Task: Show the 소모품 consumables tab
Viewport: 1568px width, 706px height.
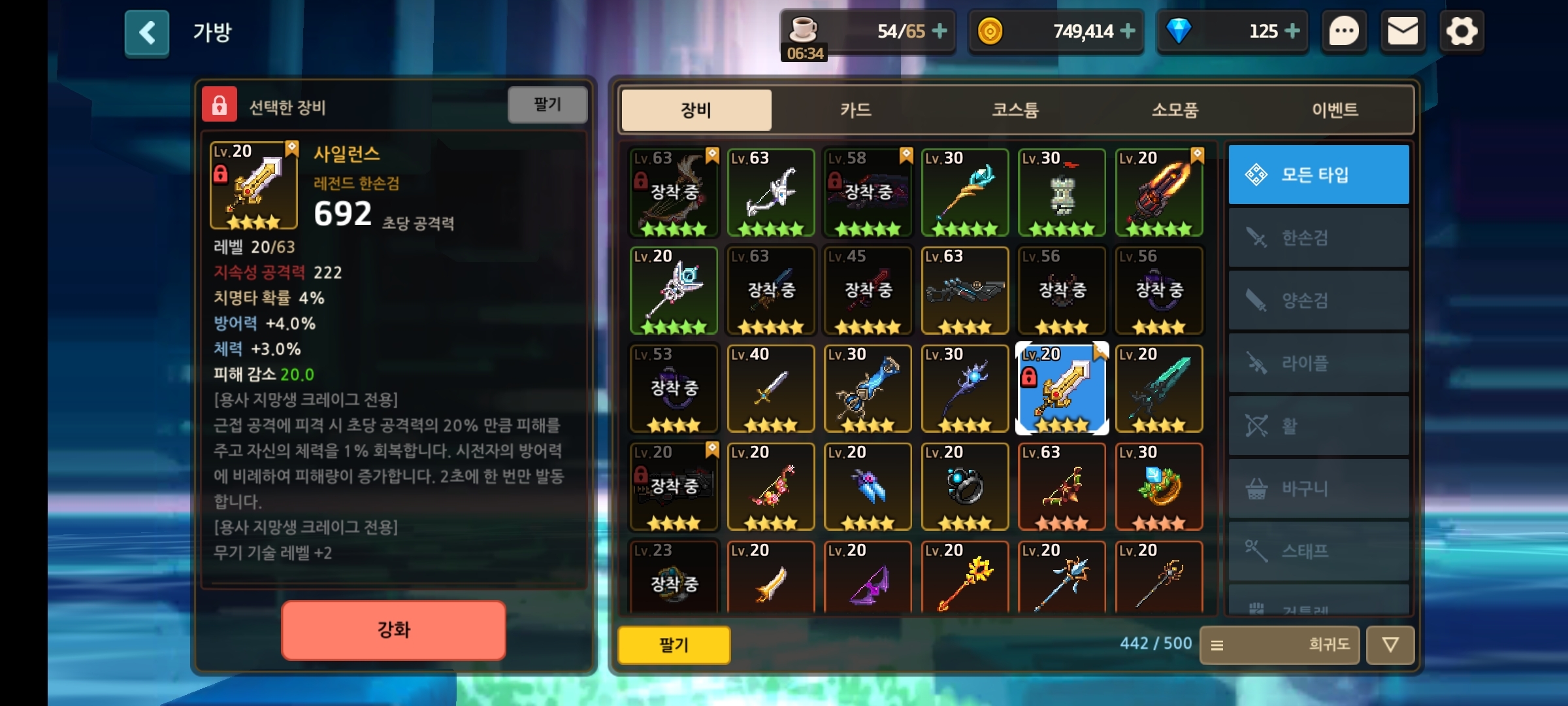Action: [1175, 110]
